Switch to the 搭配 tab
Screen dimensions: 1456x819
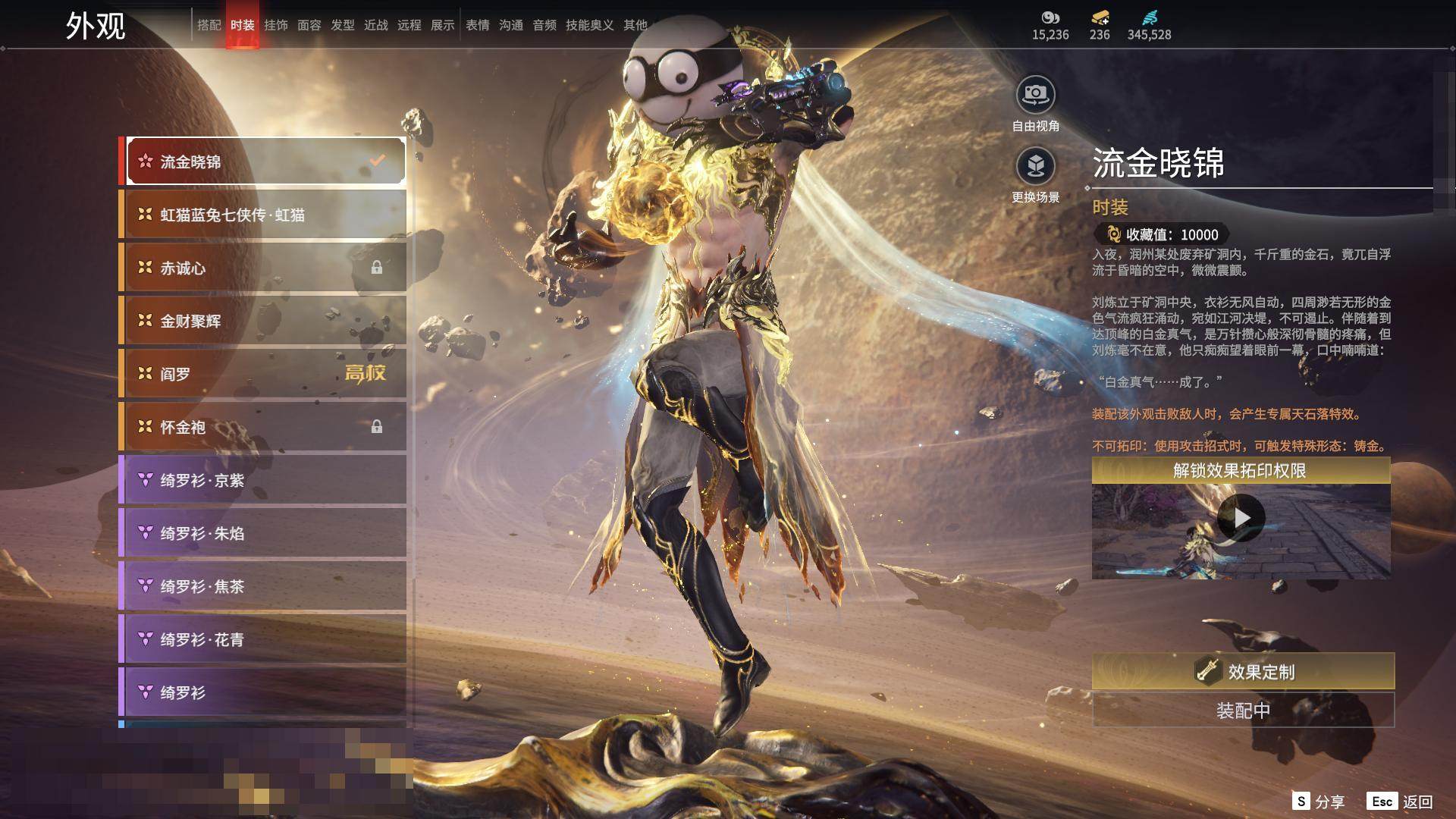(x=209, y=25)
